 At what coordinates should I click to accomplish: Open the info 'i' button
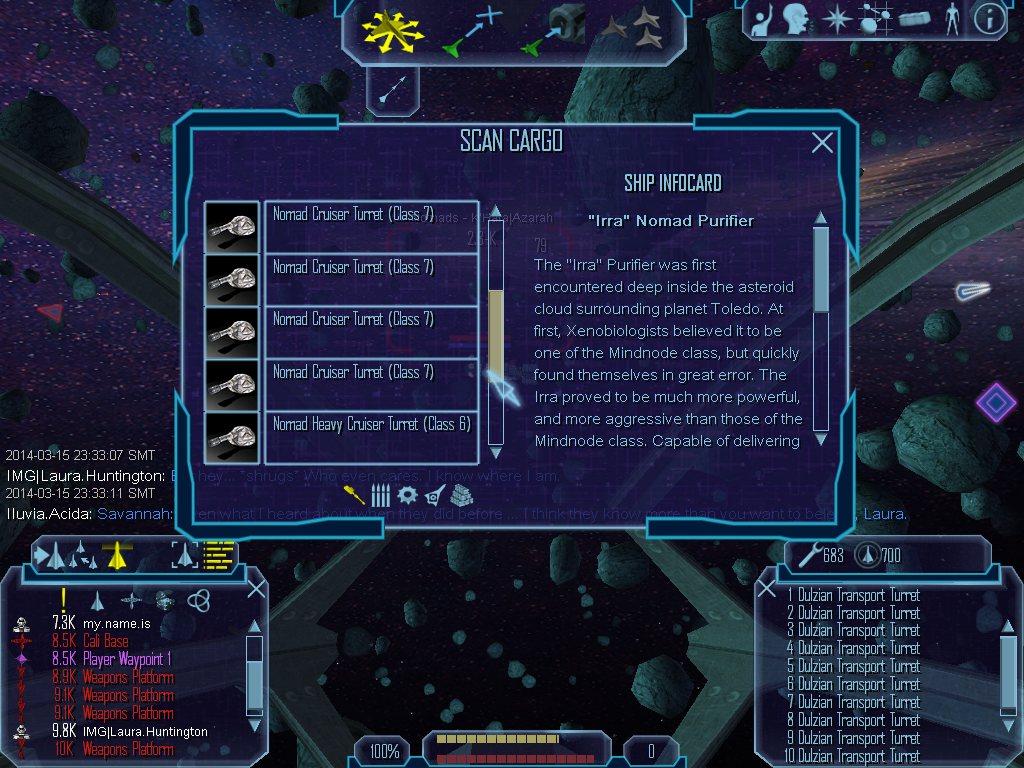989,19
